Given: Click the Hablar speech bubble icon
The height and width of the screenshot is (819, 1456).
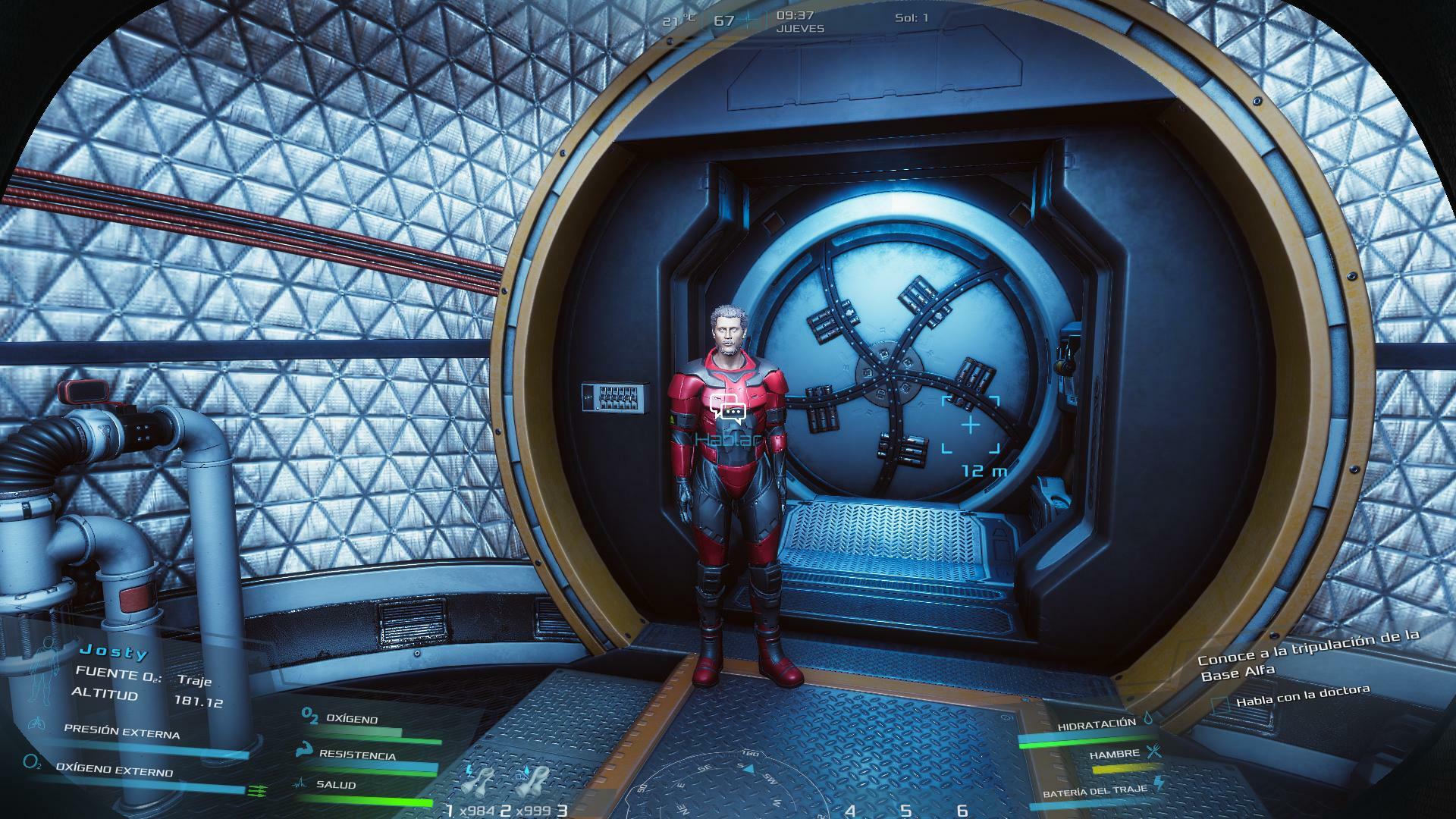Looking at the screenshot, I should point(729,407).
